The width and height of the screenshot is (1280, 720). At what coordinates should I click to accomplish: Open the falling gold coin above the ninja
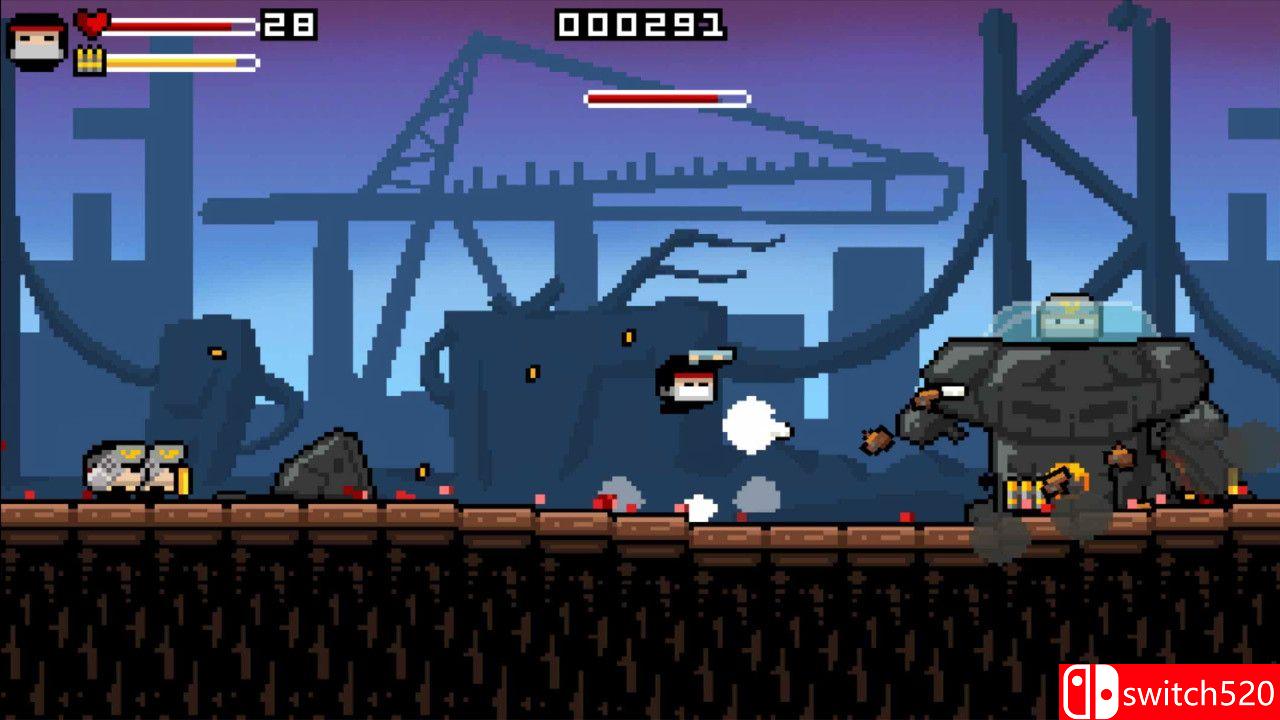click(x=627, y=336)
